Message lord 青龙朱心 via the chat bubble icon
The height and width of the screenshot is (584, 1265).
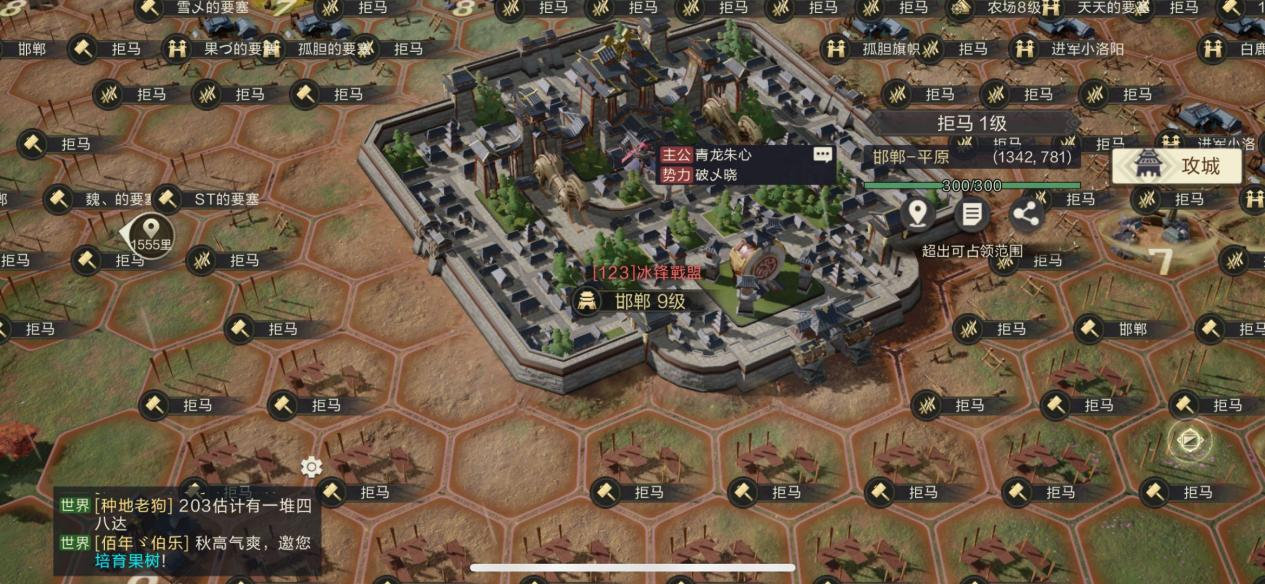[822, 155]
